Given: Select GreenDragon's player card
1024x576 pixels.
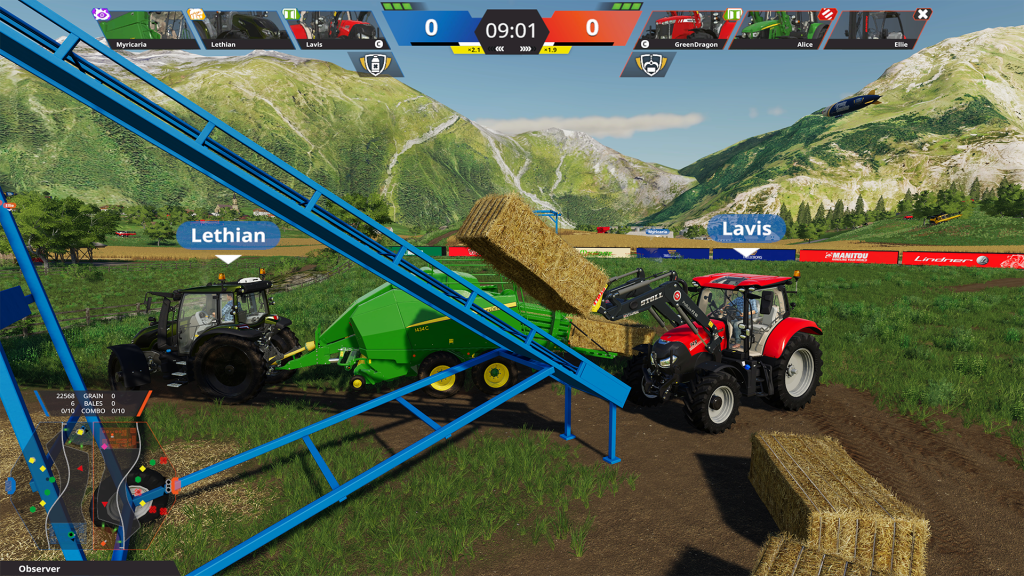Looking at the screenshot, I should (687, 29).
